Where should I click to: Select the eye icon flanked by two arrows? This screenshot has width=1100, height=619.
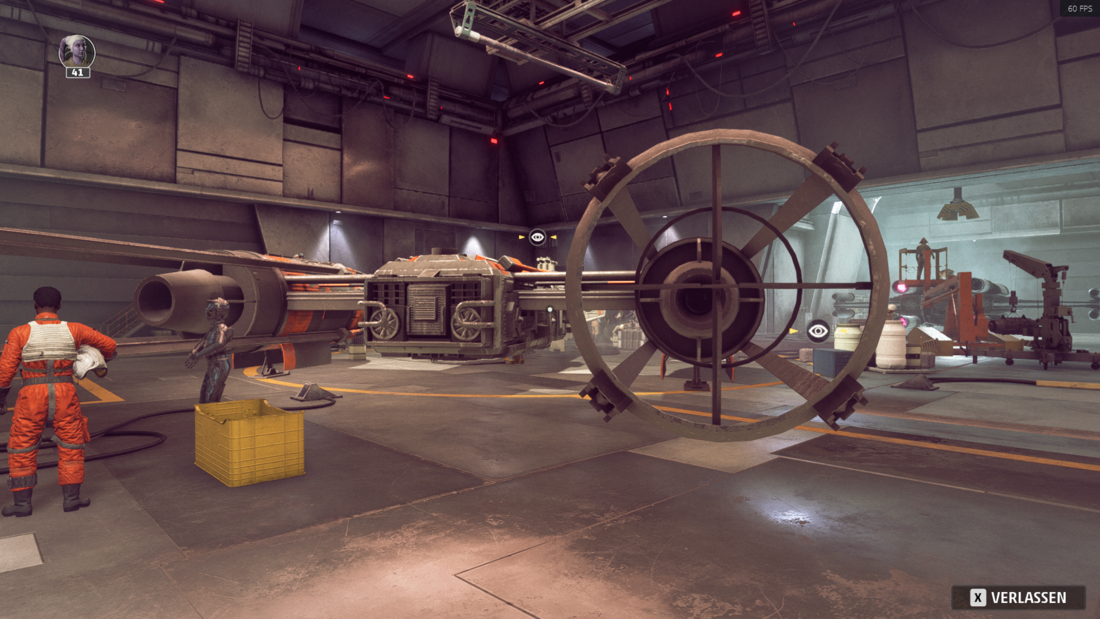pyautogui.click(x=538, y=237)
